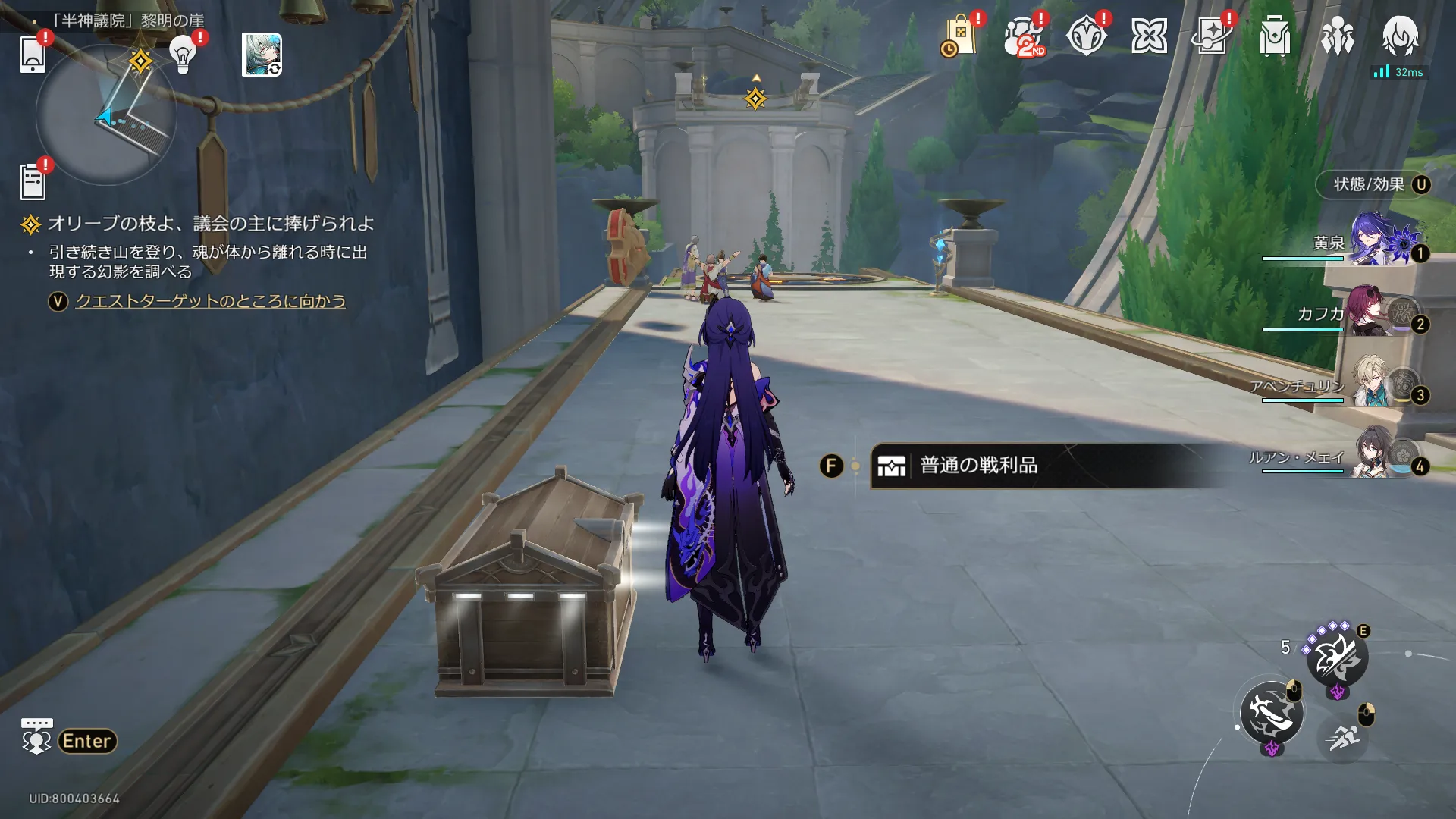
Task: Open the quest log clipboard icon
Action: click(33, 182)
